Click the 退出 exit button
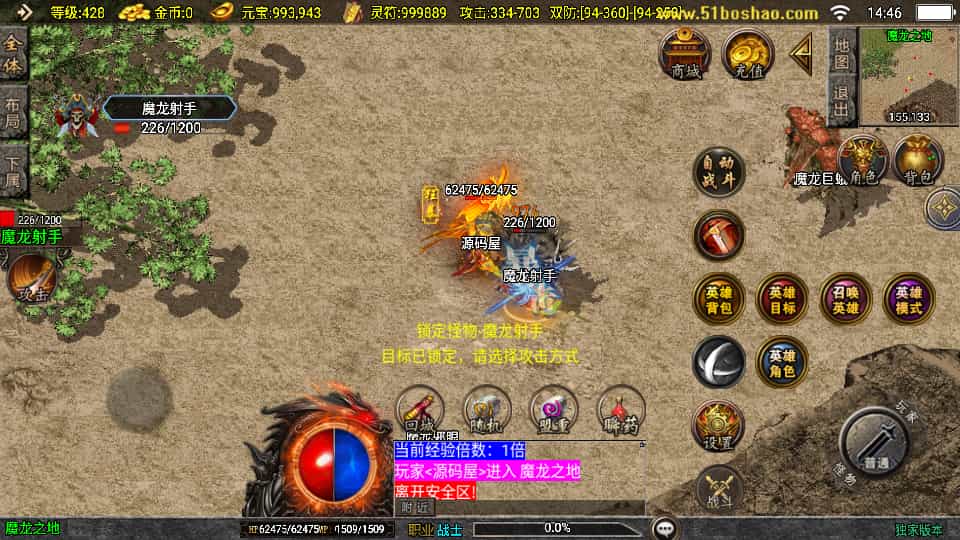Image resolution: width=960 pixels, height=540 pixels. [x=842, y=103]
